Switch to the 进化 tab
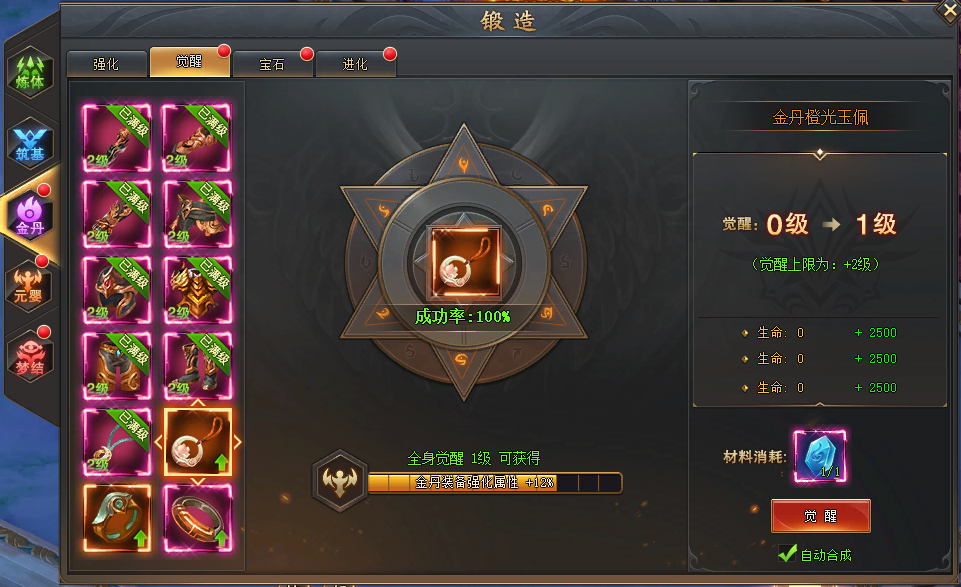The image size is (961, 587). (x=355, y=64)
